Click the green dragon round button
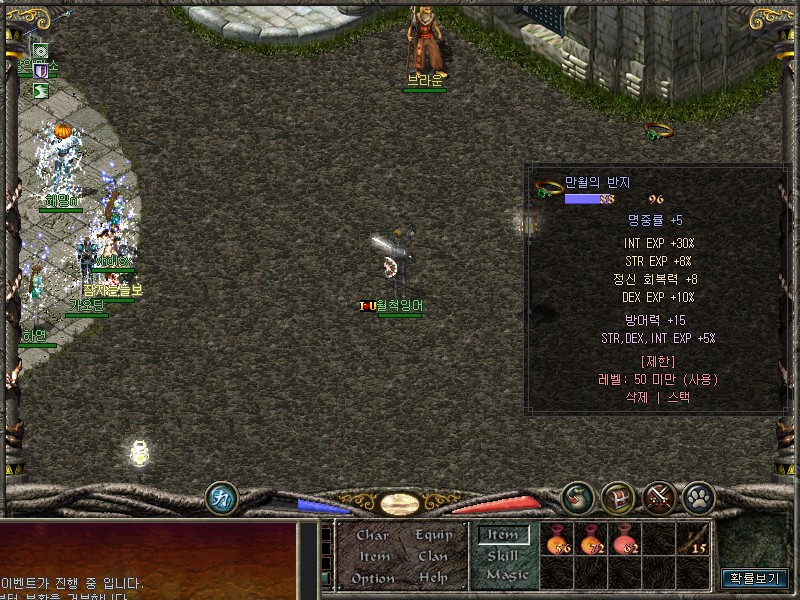 (x=577, y=496)
